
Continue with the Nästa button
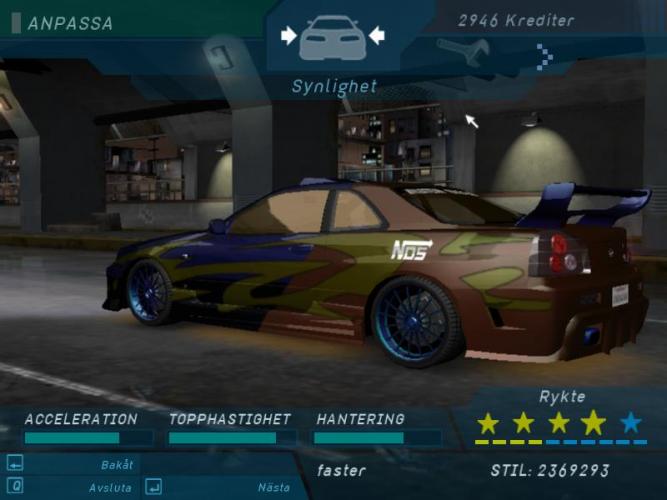(273, 487)
